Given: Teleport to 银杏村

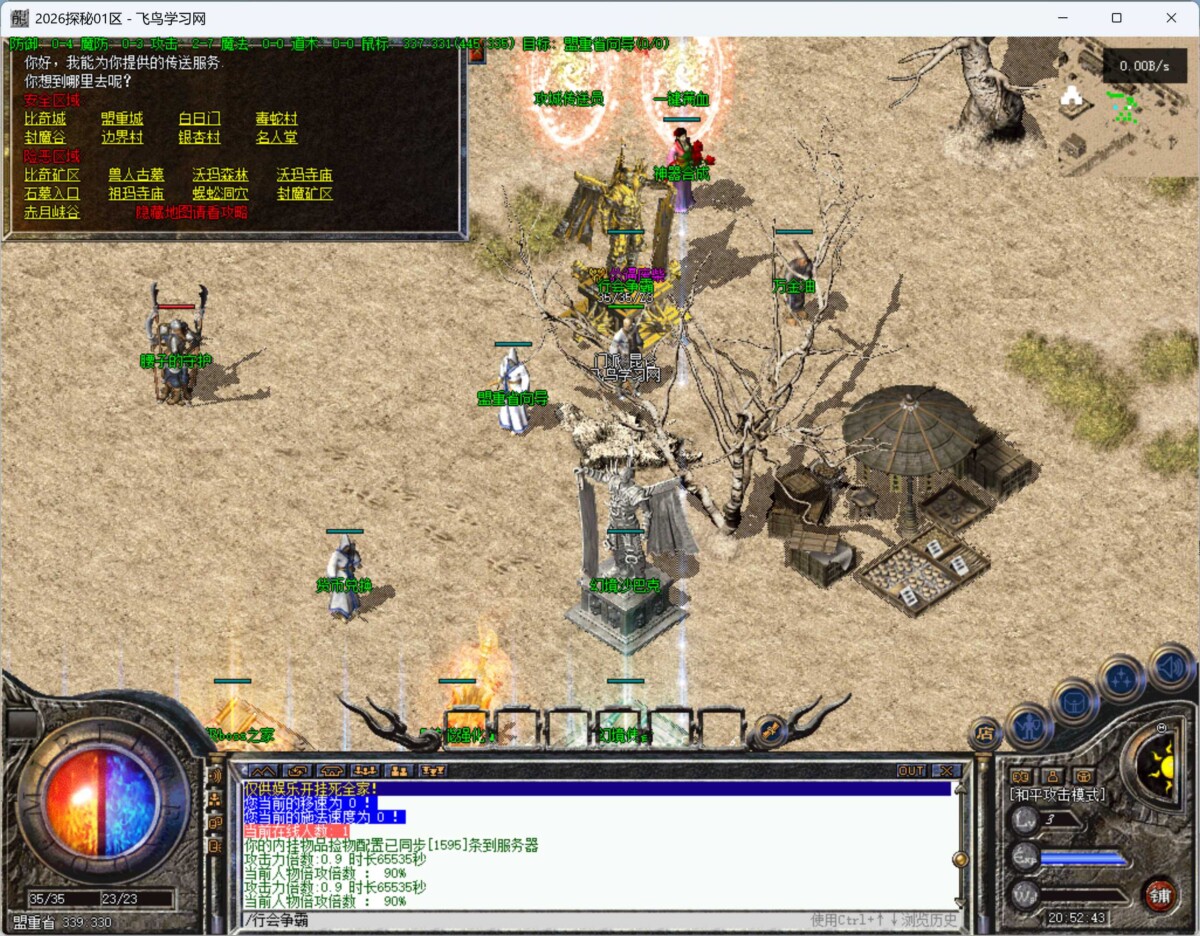Looking at the screenshot, I should (x=199, y=138).
